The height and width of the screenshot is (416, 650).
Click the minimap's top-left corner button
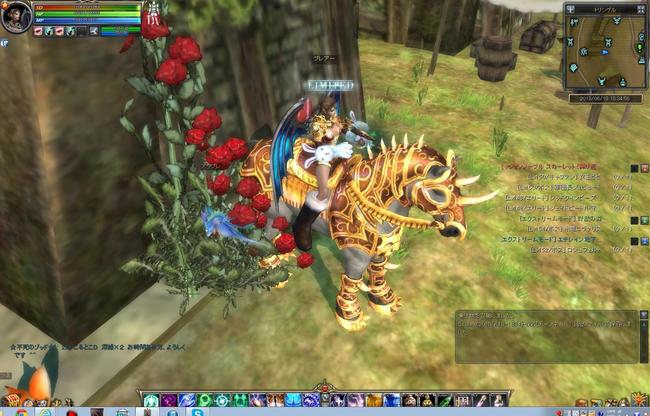pyautogui.click(x=570, y=8)
